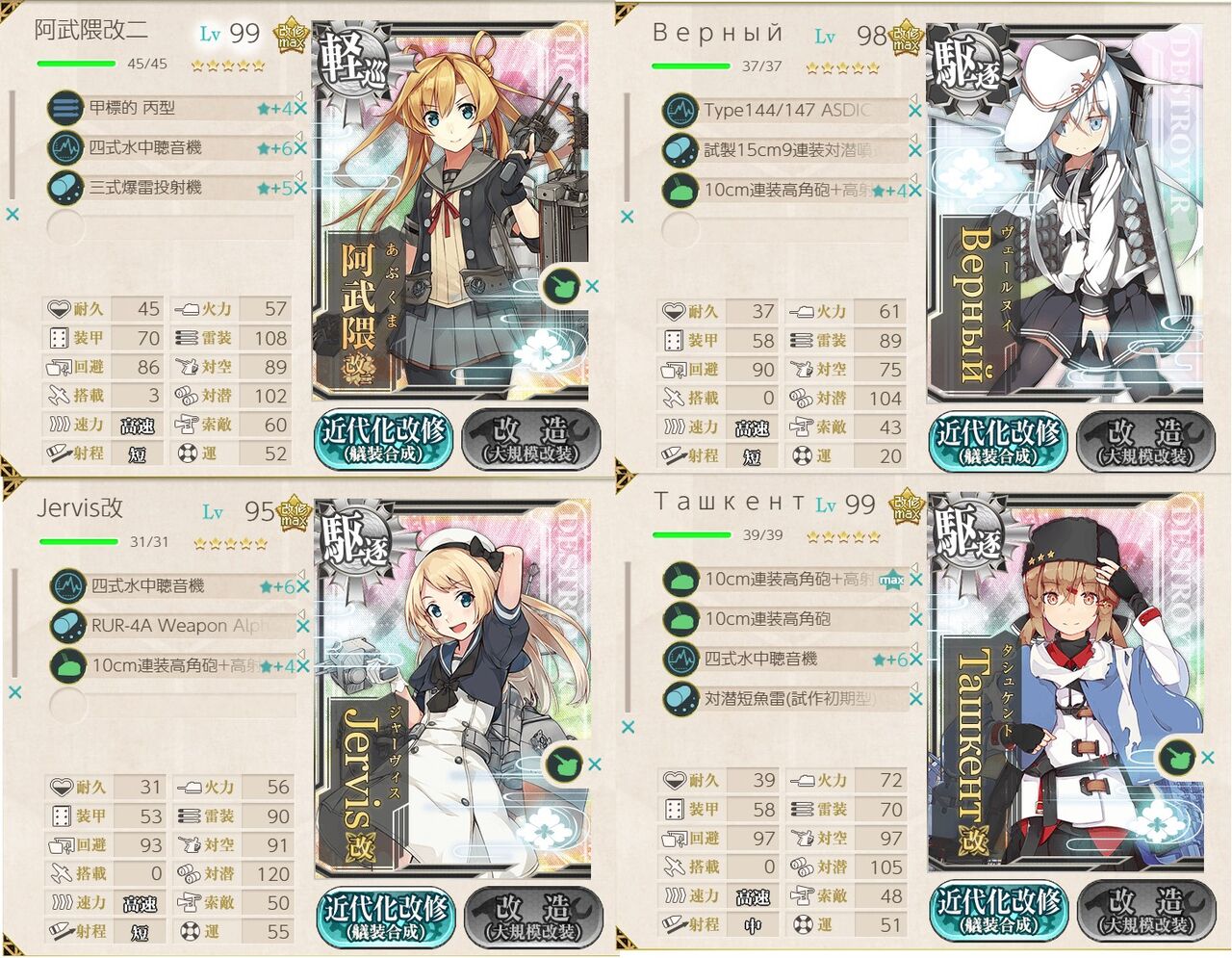Select the 試製15cm9連装対潜噴進砲 icon
The height and width of the screenshot is (958, 1232).
pos(680,149)
